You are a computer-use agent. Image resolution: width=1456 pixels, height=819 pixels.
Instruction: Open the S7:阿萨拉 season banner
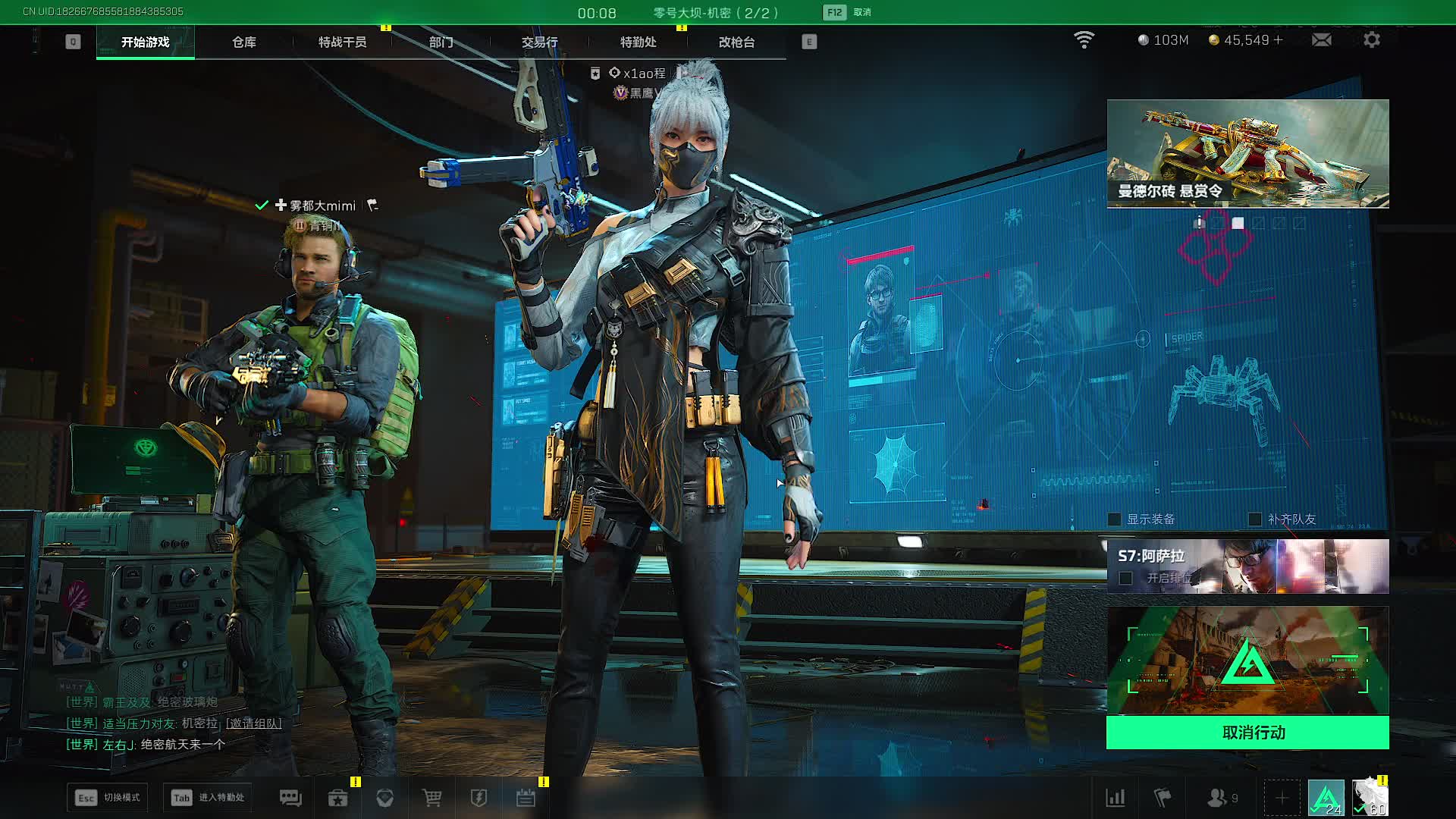click(x=1247, y=566)
